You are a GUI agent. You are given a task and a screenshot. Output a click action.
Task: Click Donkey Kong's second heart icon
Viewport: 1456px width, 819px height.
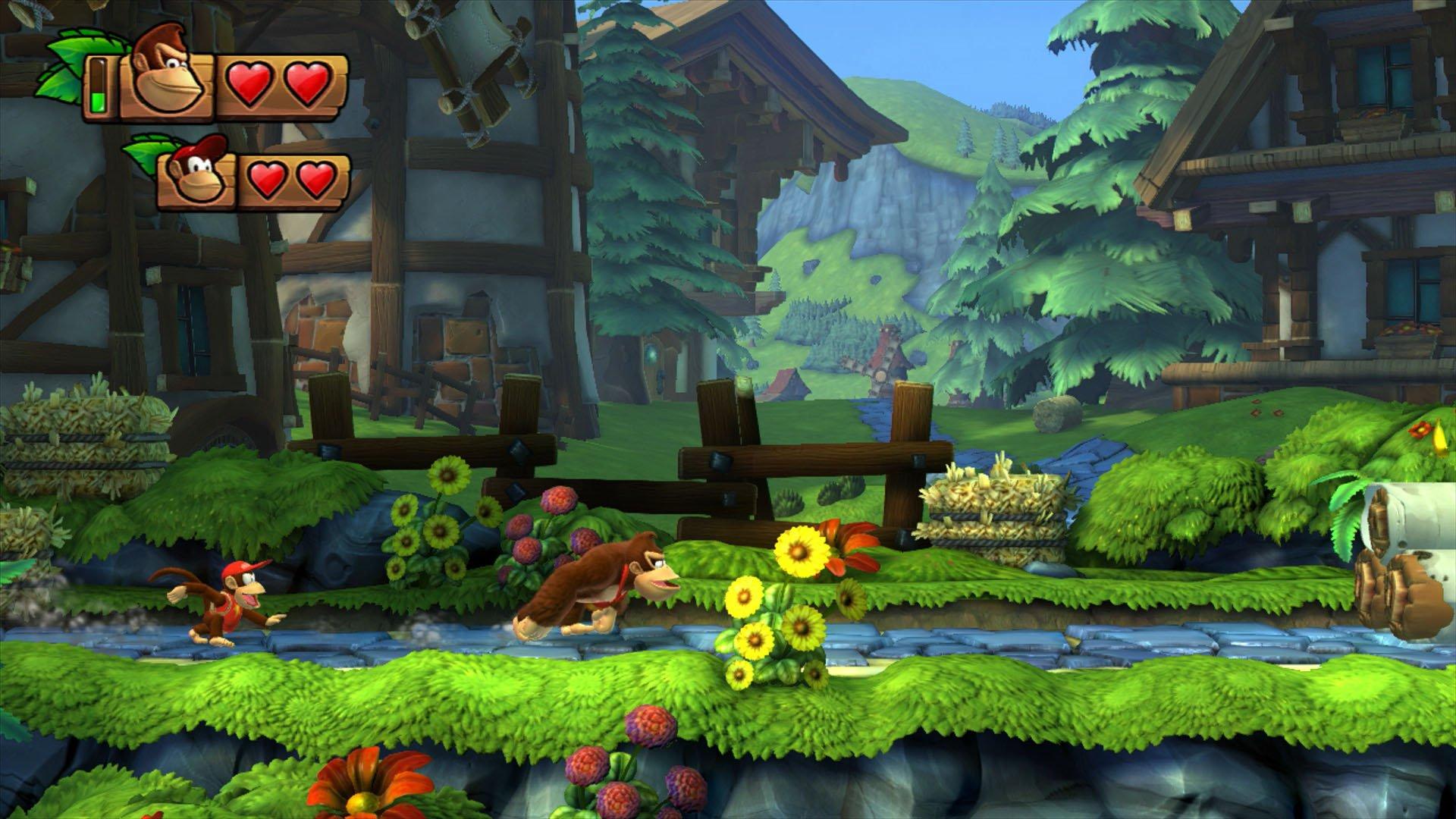(307, 83)
